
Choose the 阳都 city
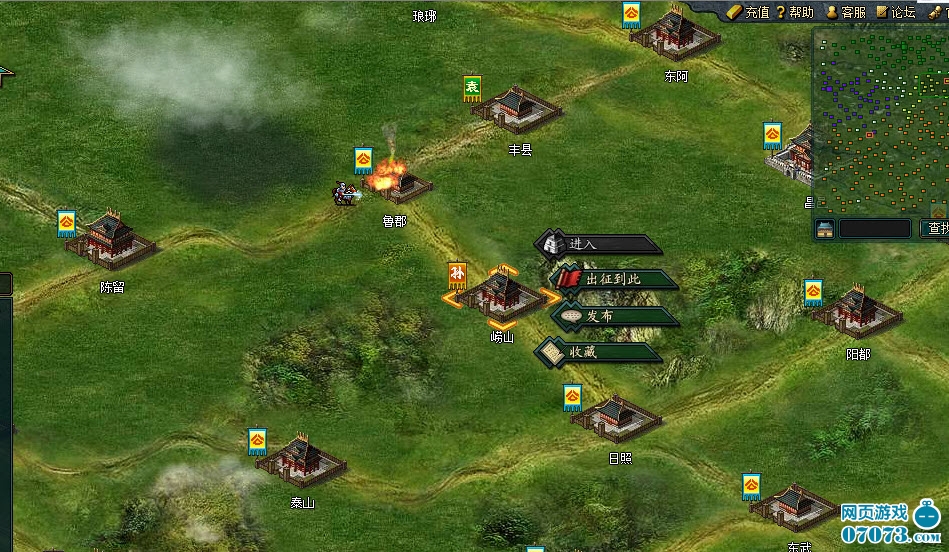(857, 312)
